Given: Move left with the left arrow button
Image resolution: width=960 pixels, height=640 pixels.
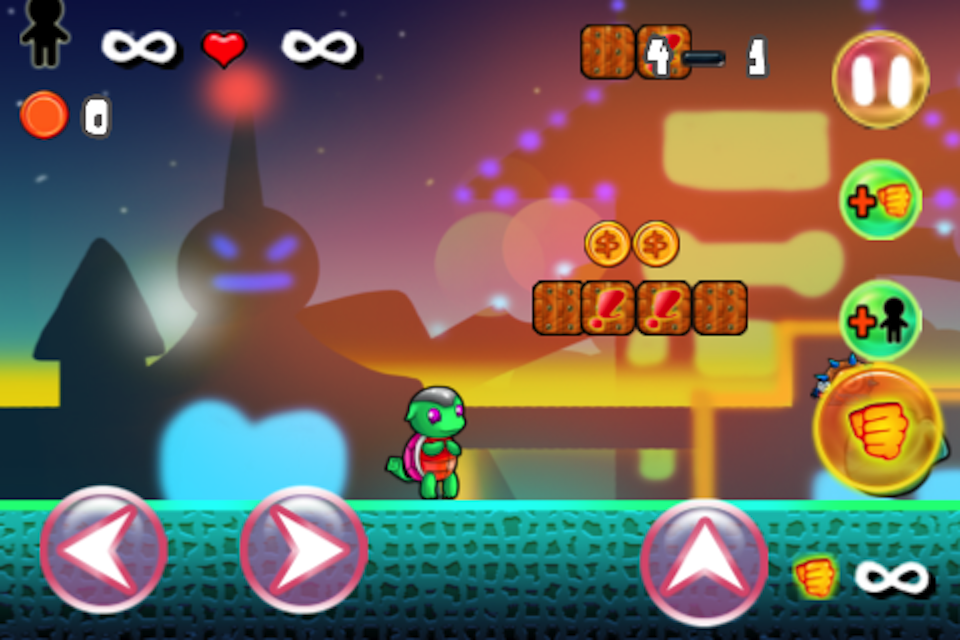Looking at the screenshot, I should coord(104,549).
